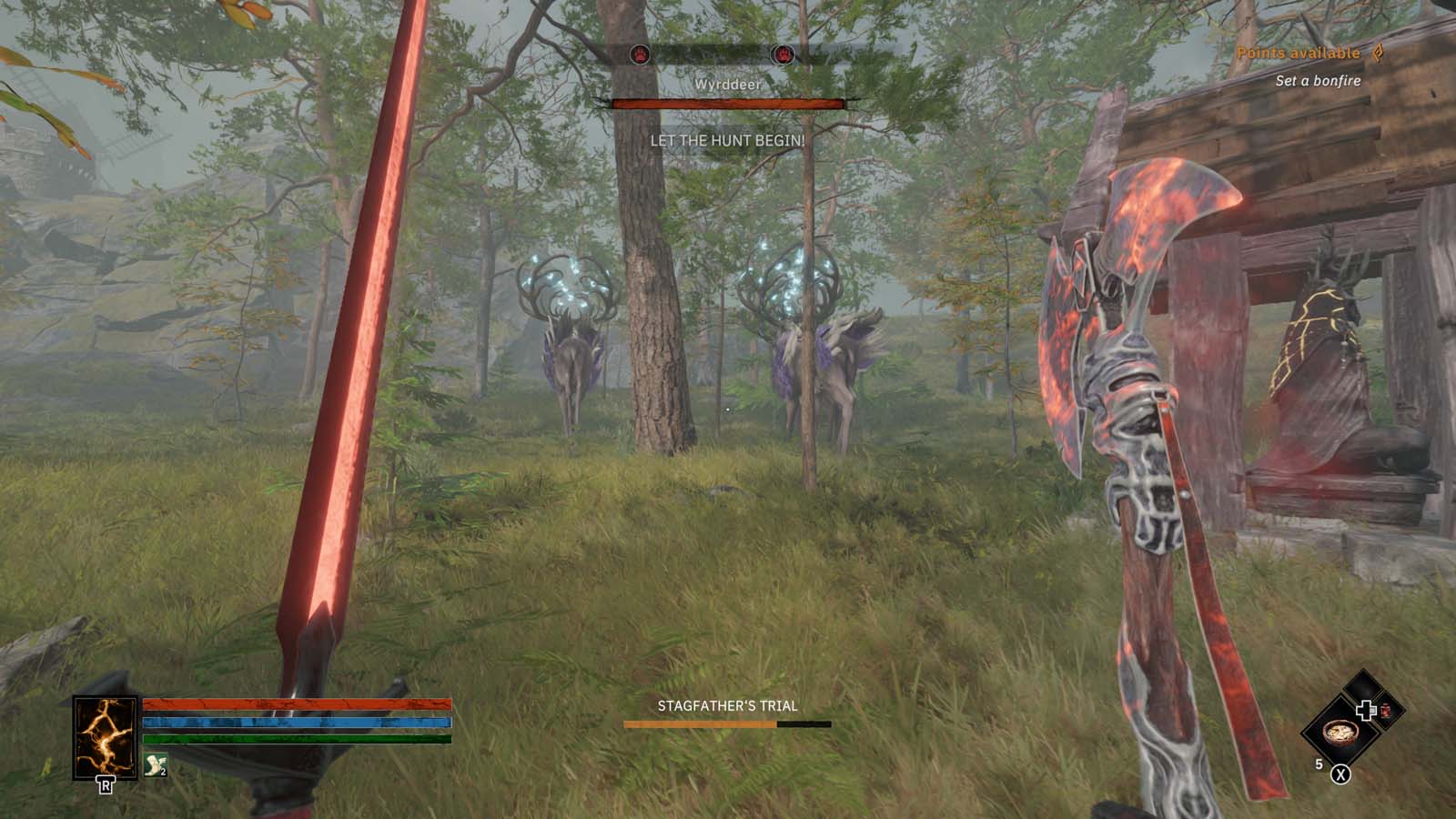Click the buff counter showing 2

pyautogui.click(x=163, y=771)
